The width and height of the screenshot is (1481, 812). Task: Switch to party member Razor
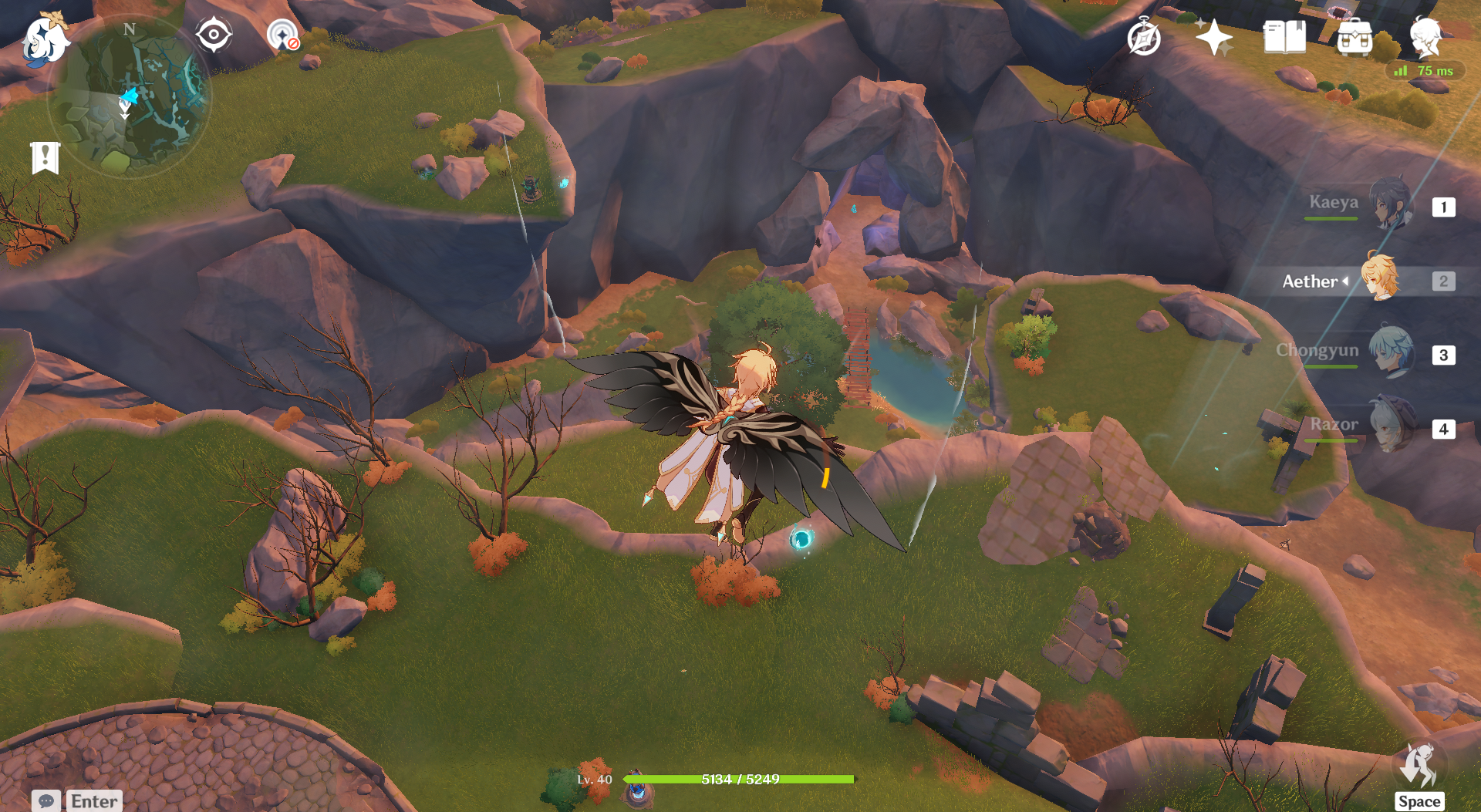coord(1392,426)
